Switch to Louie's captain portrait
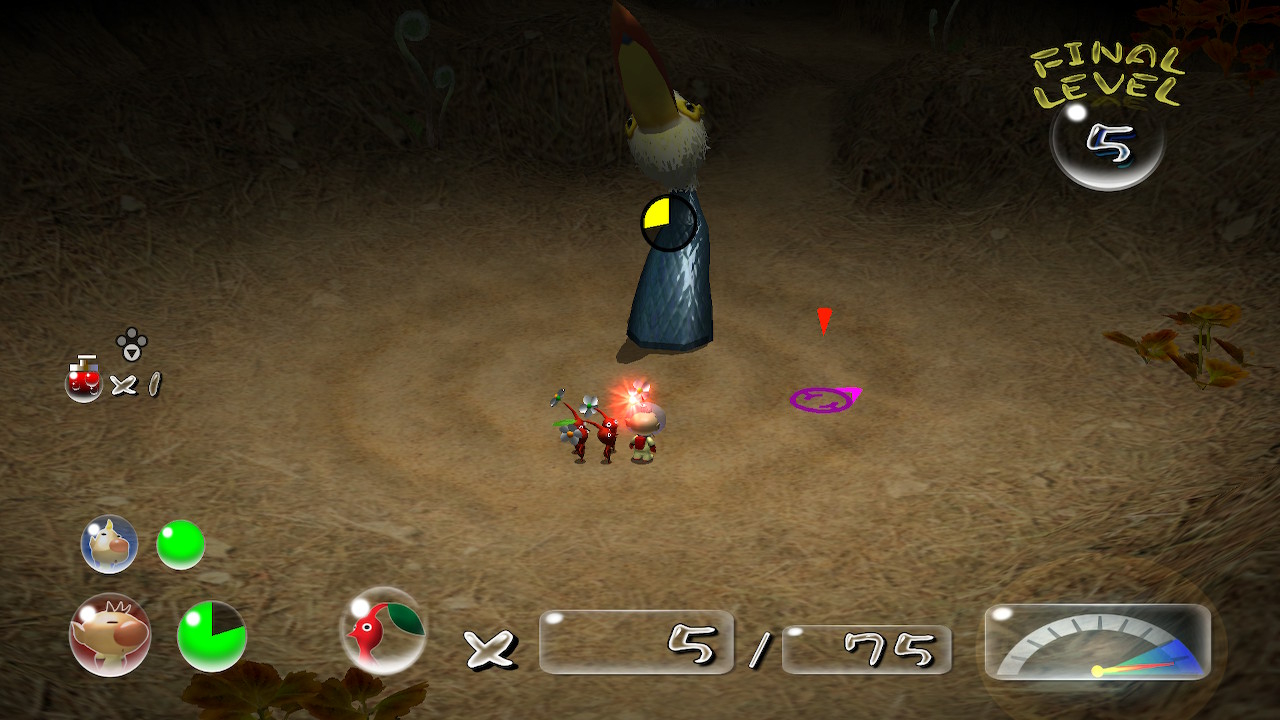This screenshot has height=720, width=1280. tap(109, 544)
